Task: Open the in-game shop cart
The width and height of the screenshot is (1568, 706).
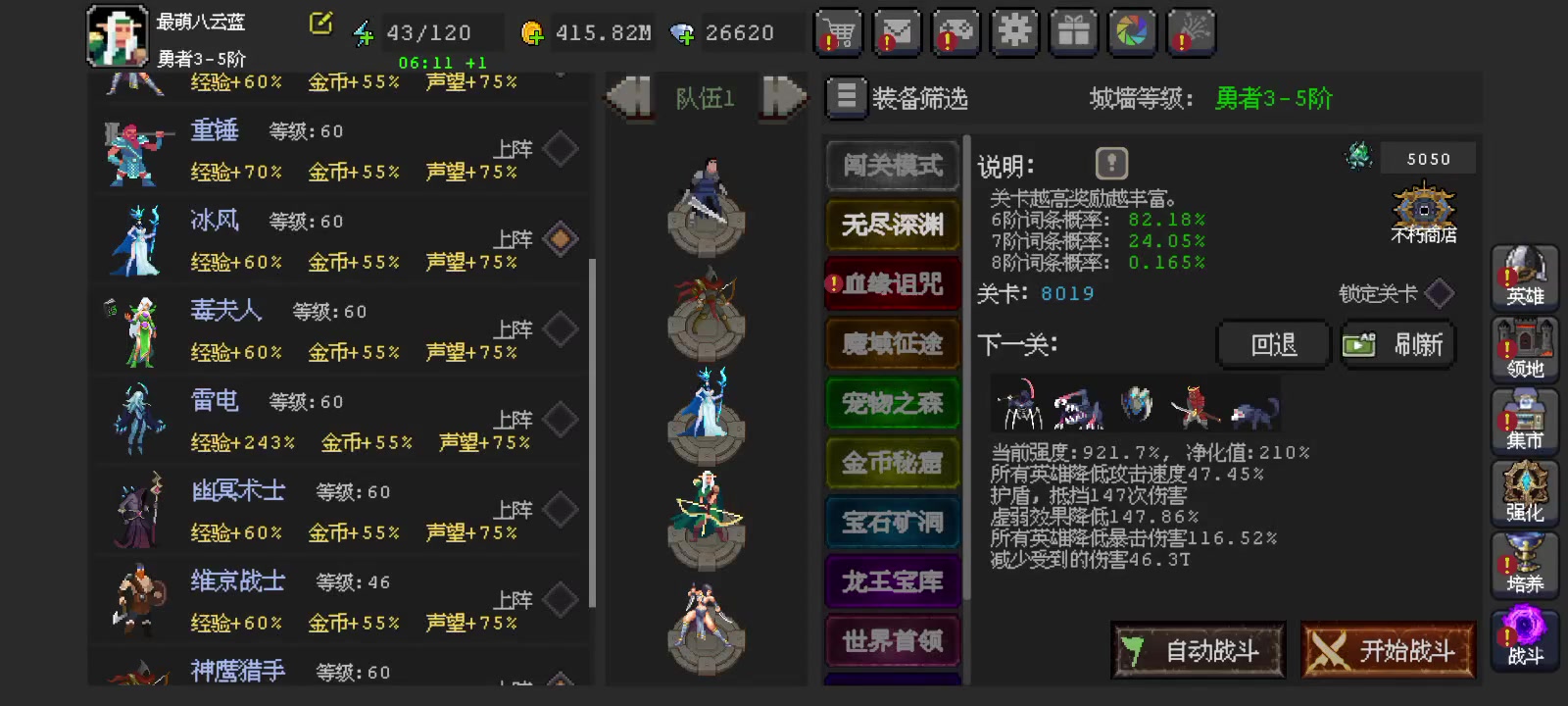Action: coord(838,32)
